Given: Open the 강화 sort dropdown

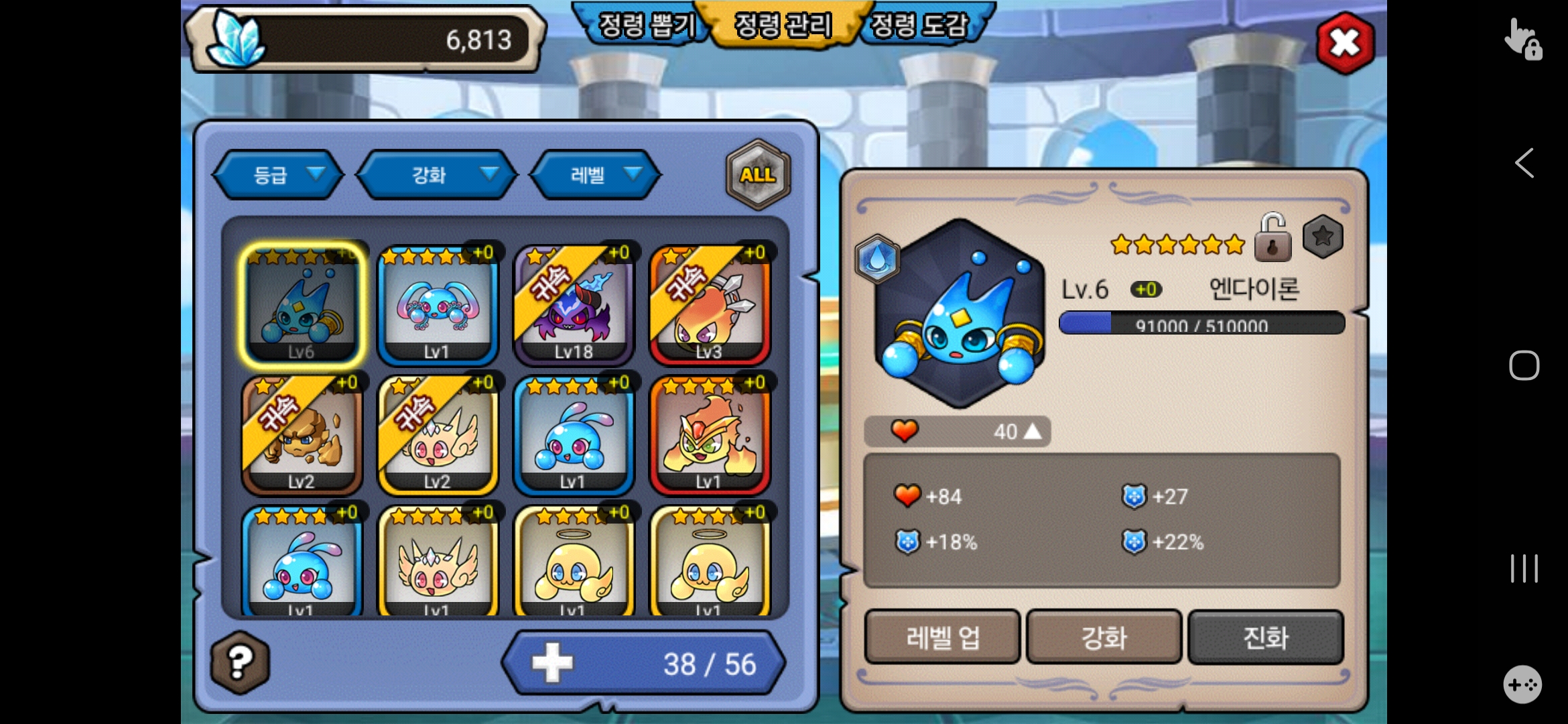Looking at the screenshot, I should [x=437, y=175].
